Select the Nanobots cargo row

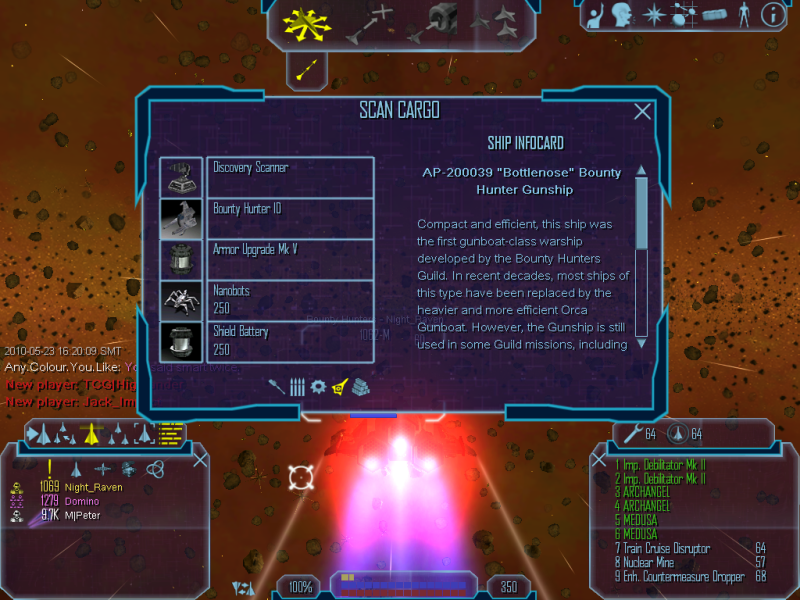[x=290, y=300]
